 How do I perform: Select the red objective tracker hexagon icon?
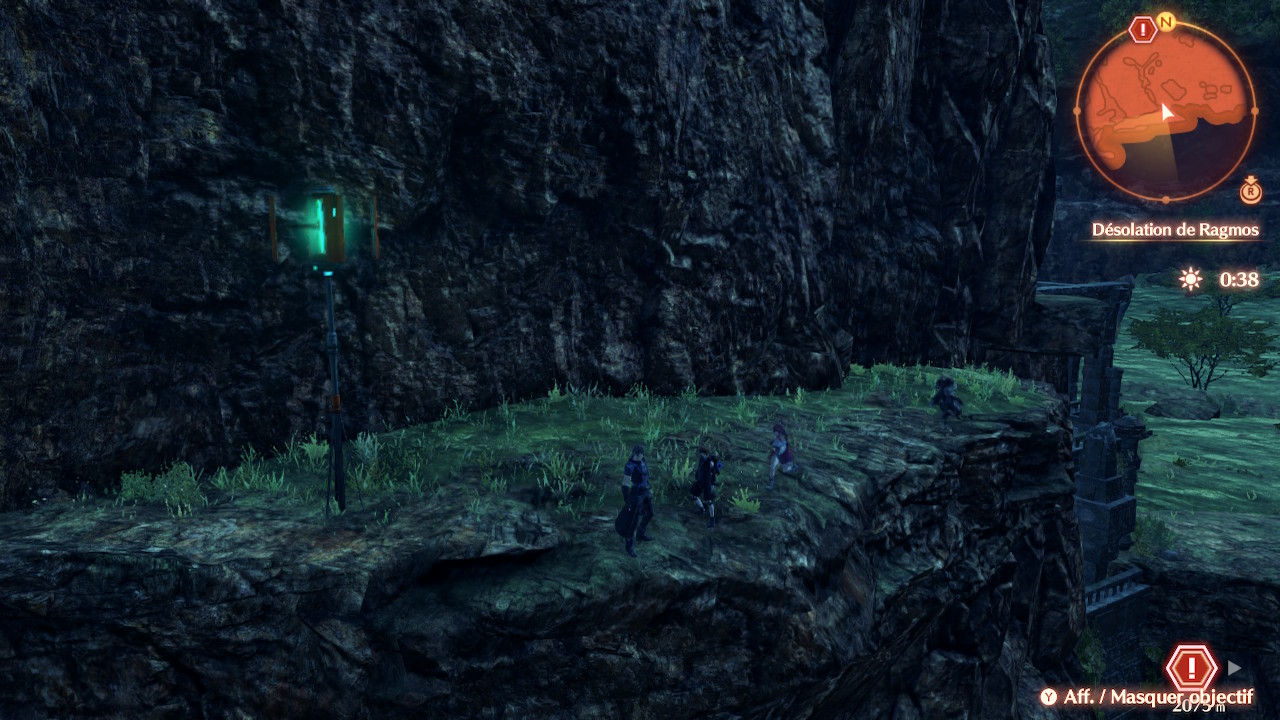pyautogui.click(x=1191, y=667)
